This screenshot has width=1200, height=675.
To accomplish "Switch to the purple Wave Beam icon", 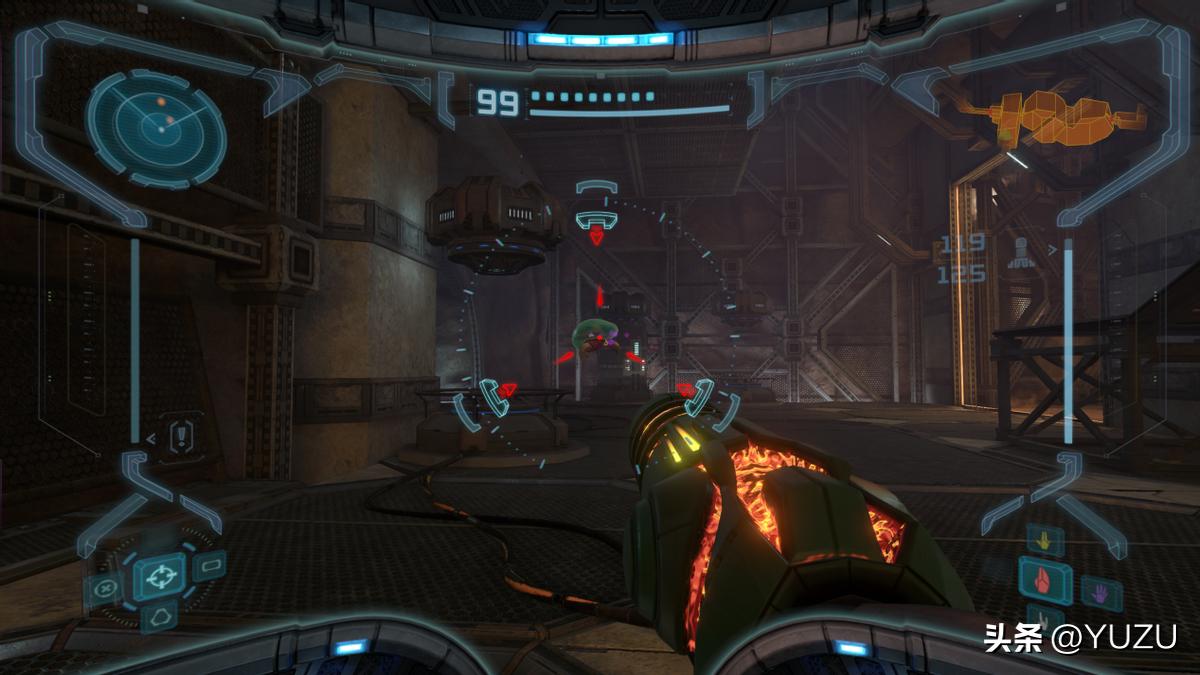I will [1099, 594].
